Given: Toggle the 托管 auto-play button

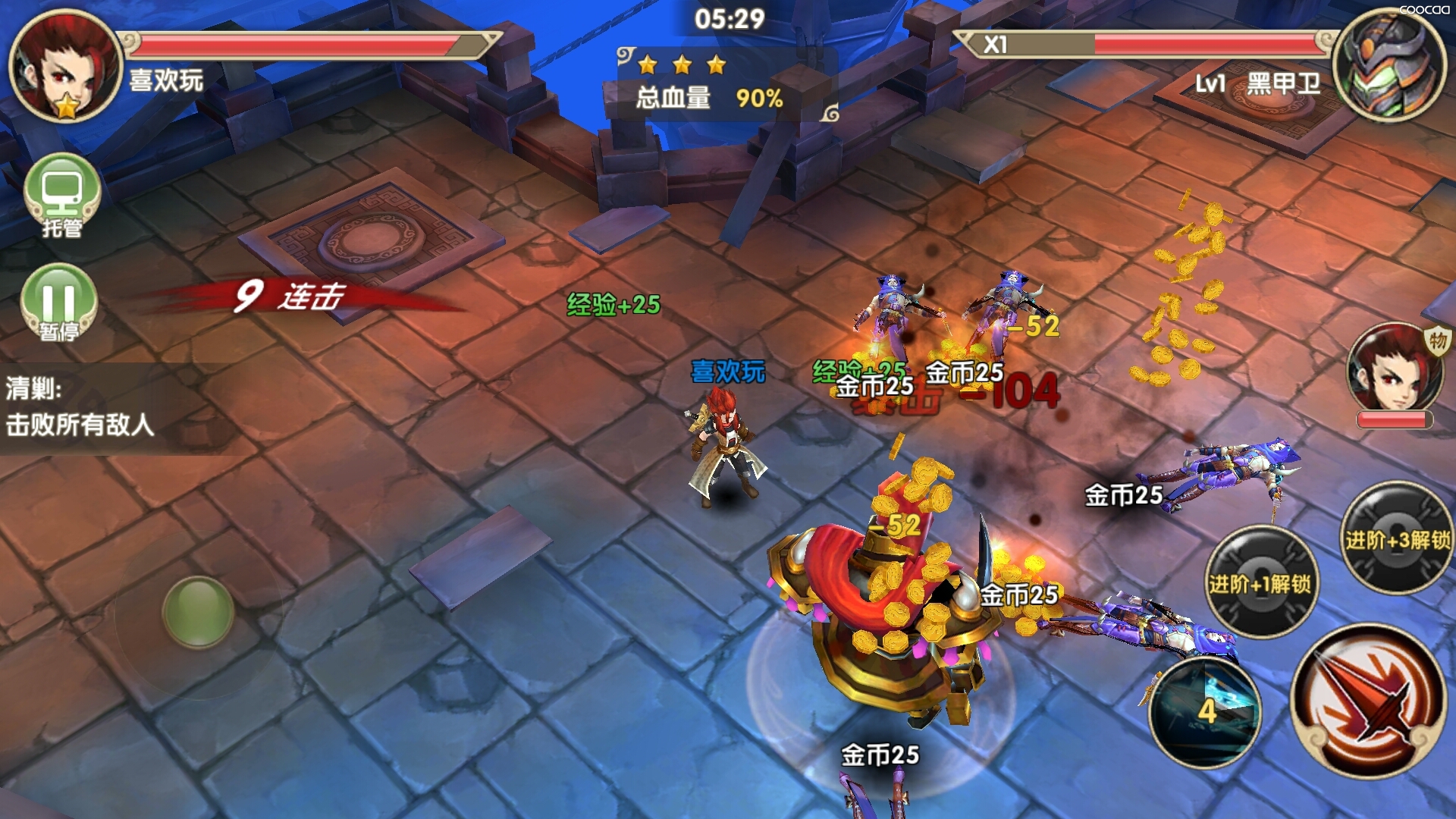Looking at the screenshot, I should point(62,194).
